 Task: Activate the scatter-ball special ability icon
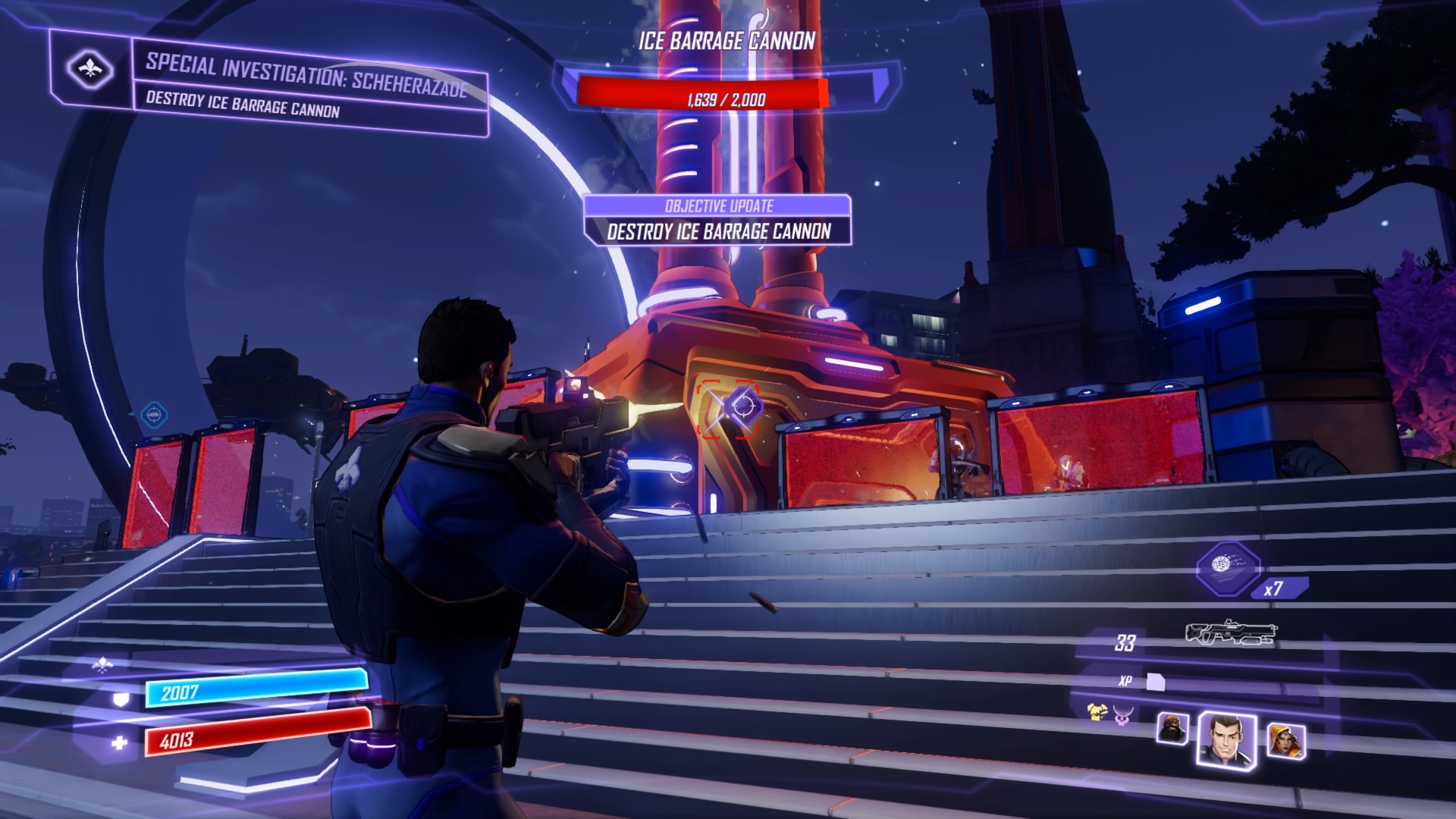(1228, 568)
